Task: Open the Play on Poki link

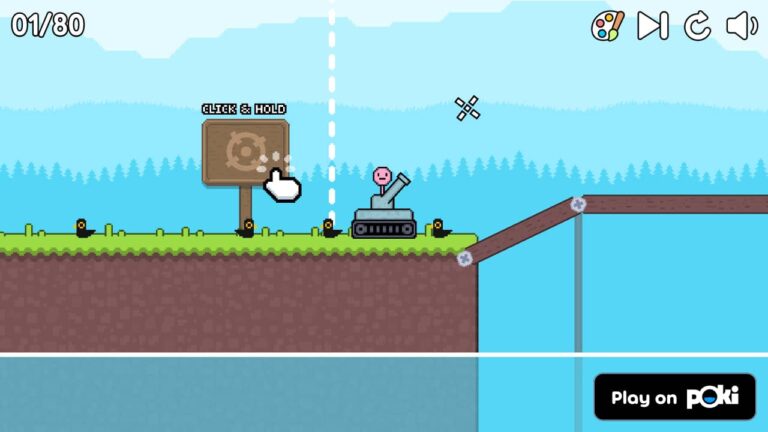Action: 675,397
